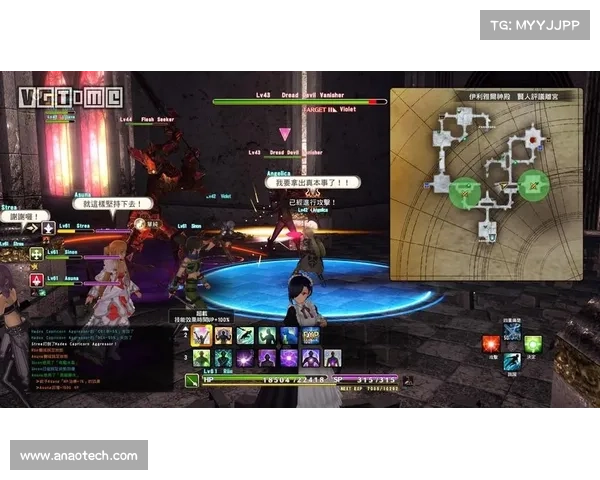Activate the highlighted yellow buff skill

201,336
